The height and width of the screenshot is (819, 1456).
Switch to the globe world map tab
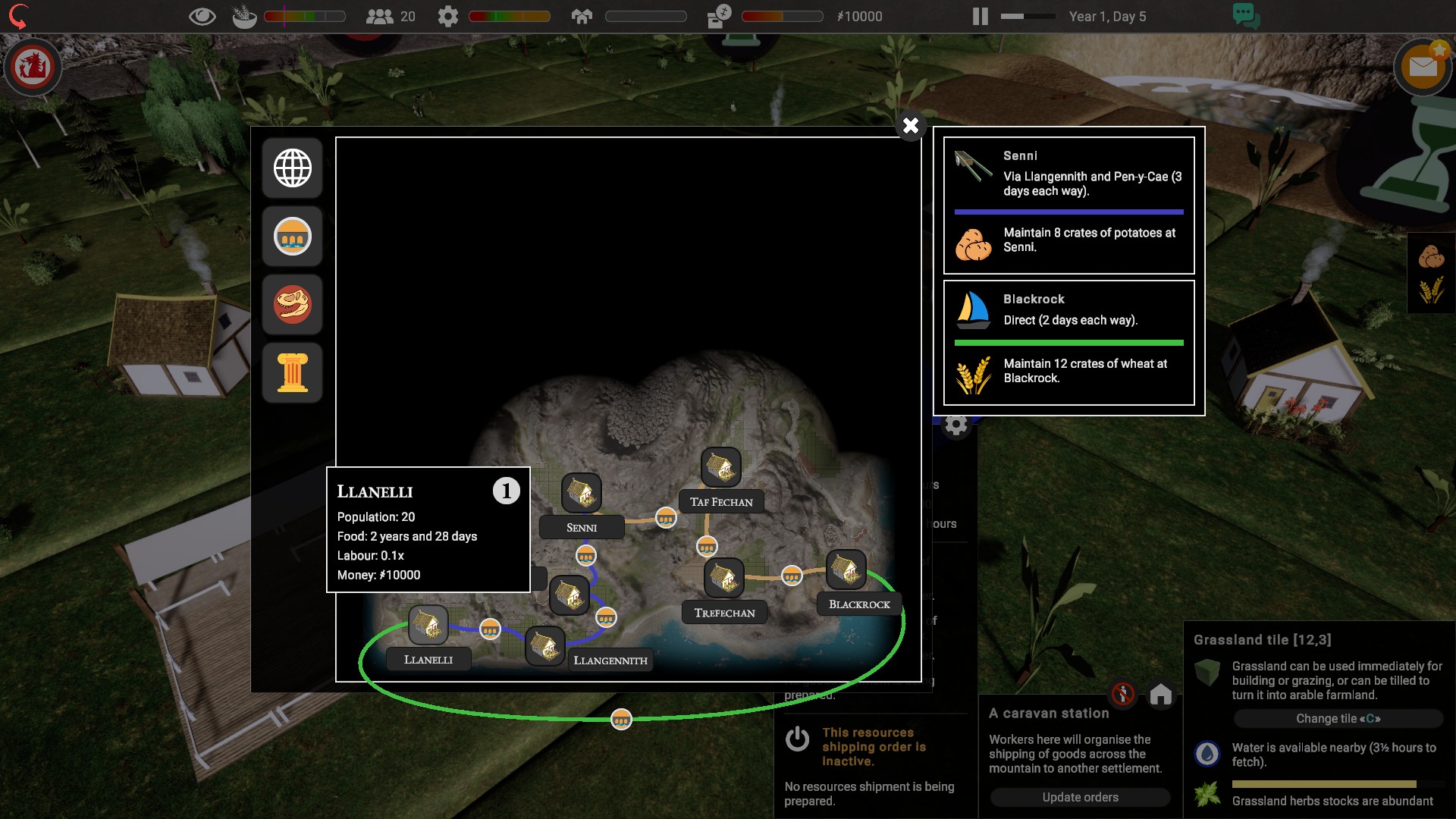coord(293,168)
